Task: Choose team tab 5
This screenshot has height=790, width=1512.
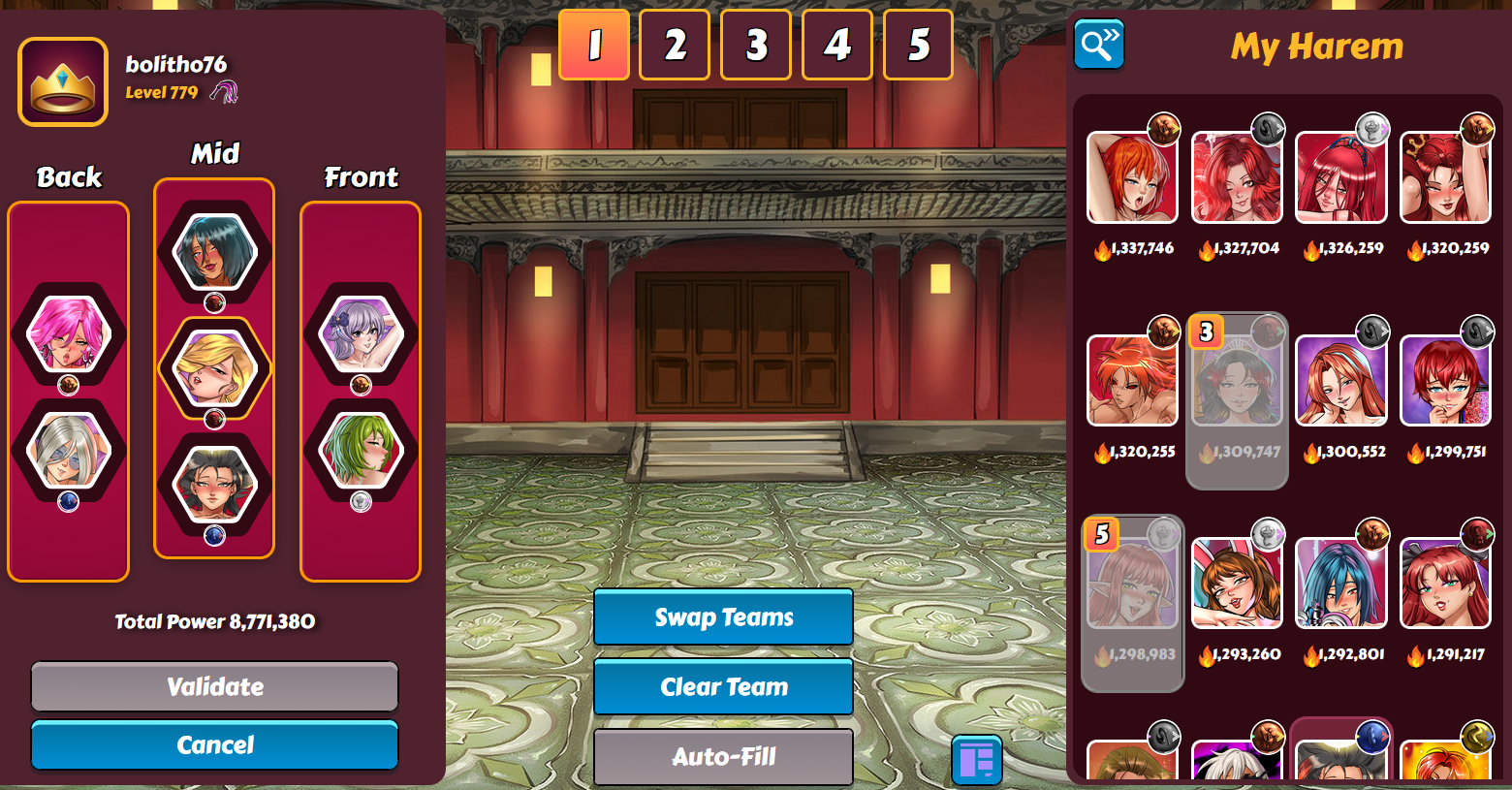Action: click(x=918, y=45)
